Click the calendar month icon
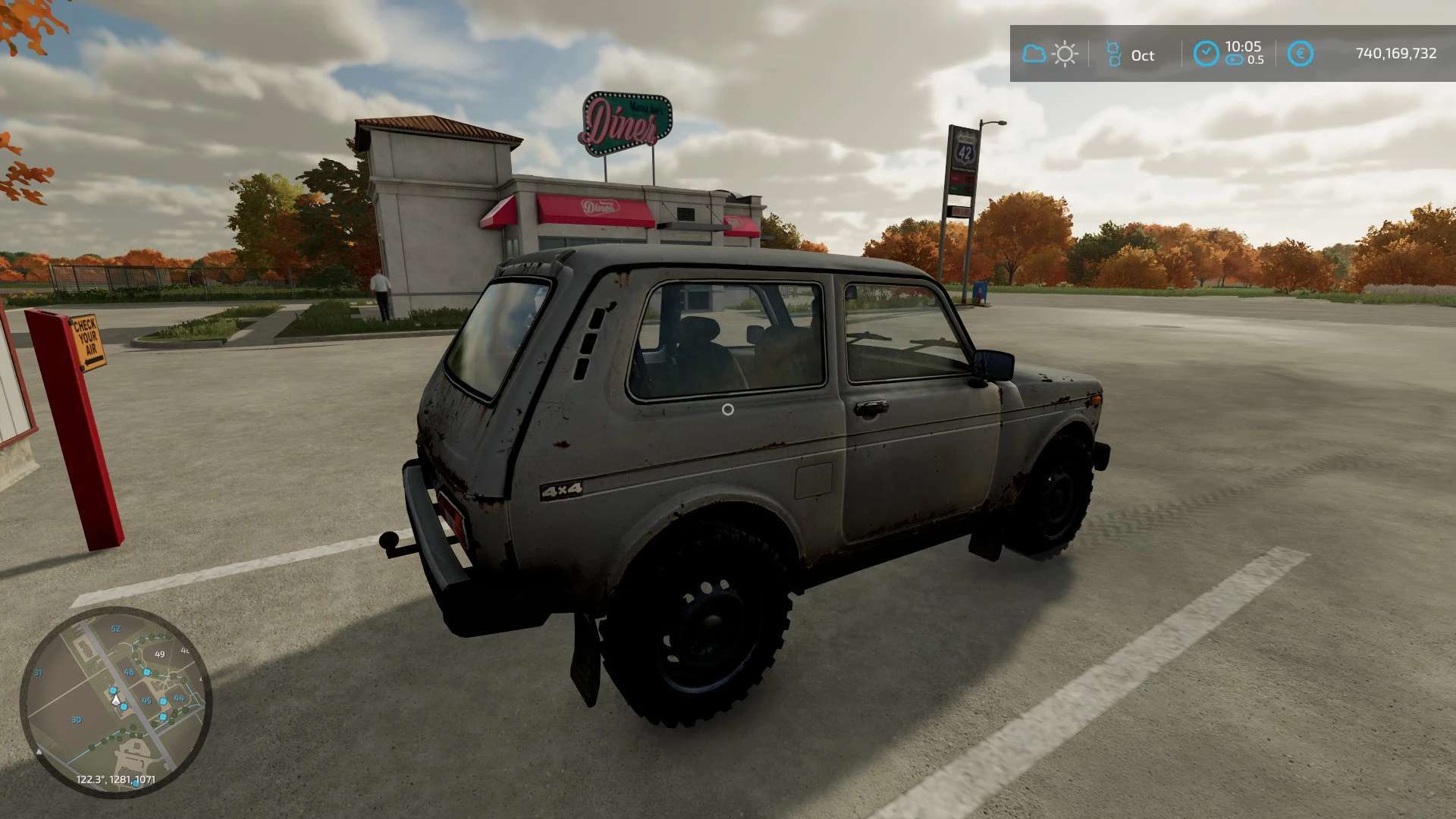 (1112, 54)
